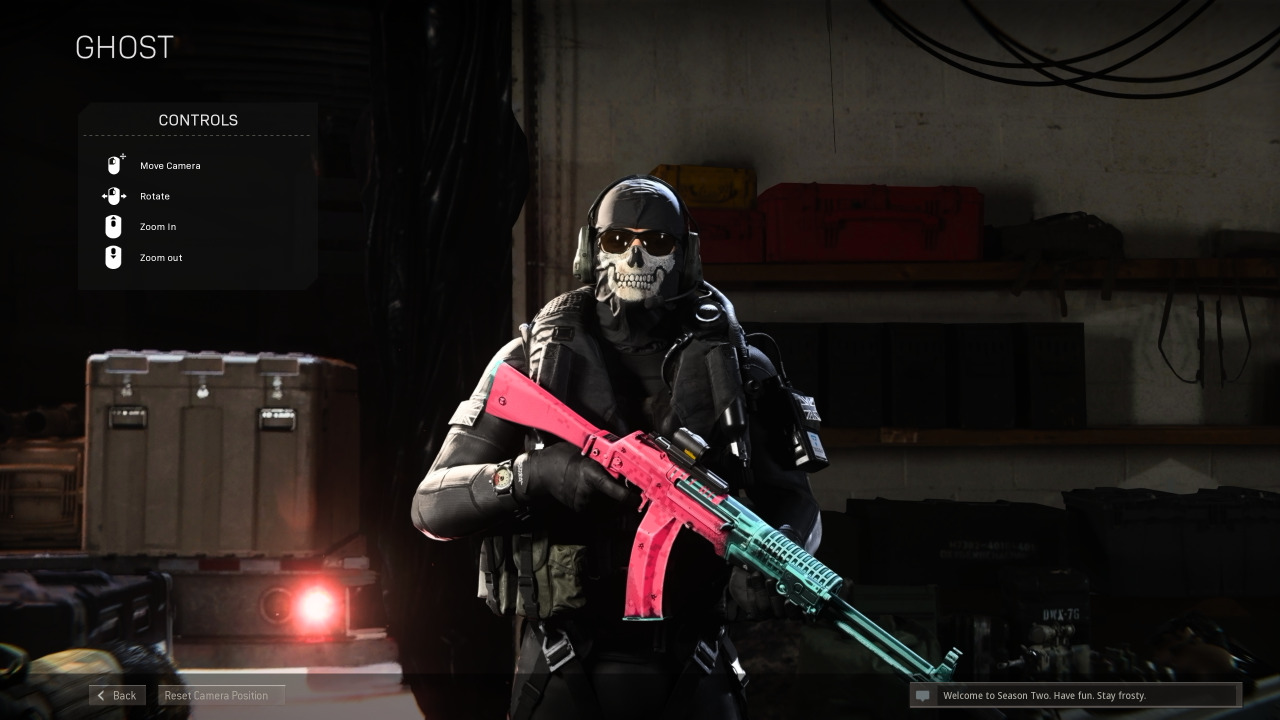The image size is (1280, 720).
Task: Click the Zoom out scroll wheel icon
Action: (113, 258)
